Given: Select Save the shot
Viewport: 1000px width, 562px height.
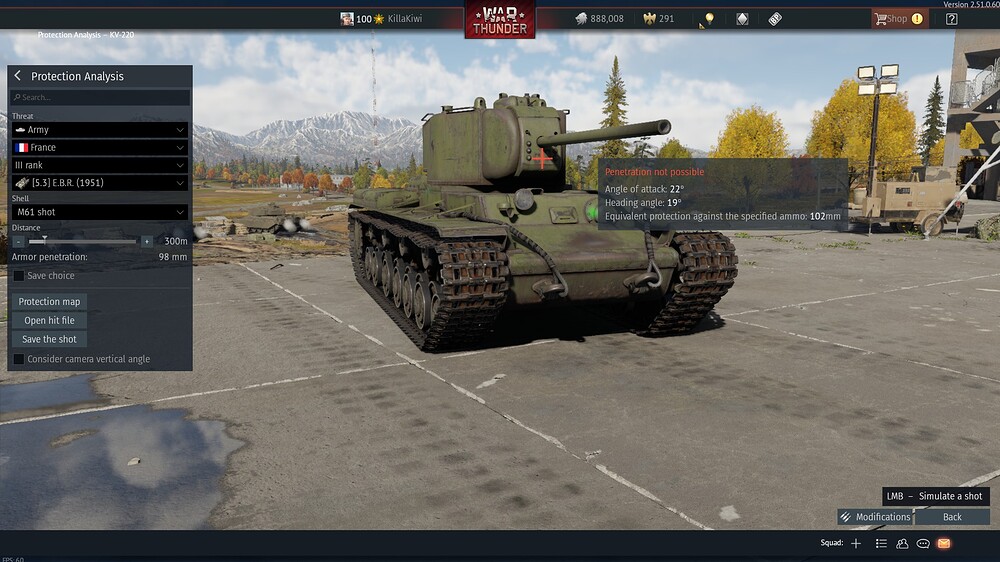Looking at the screenshot, I should [49, 339].
